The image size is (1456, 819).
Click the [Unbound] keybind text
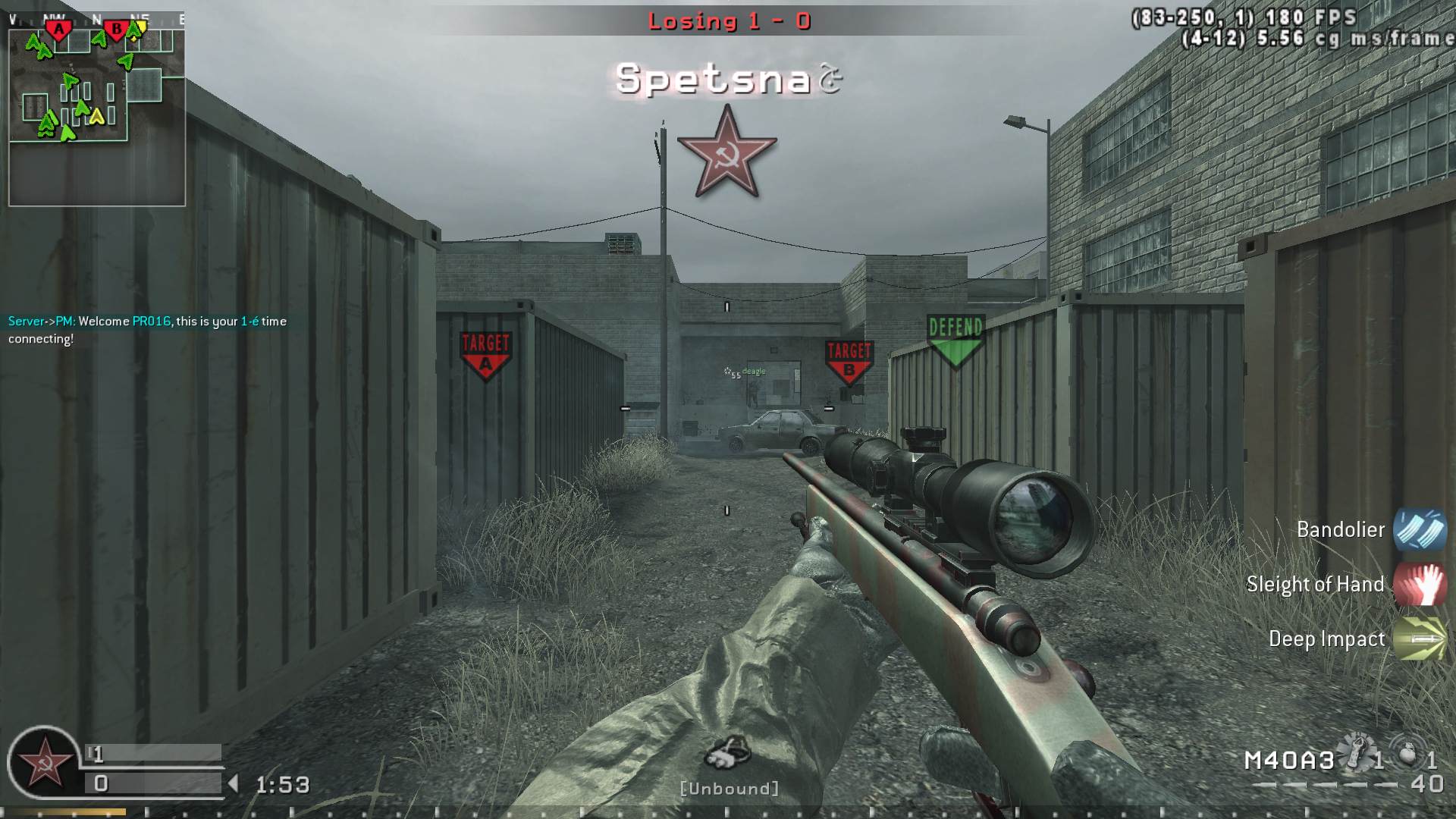click(730, 789)
